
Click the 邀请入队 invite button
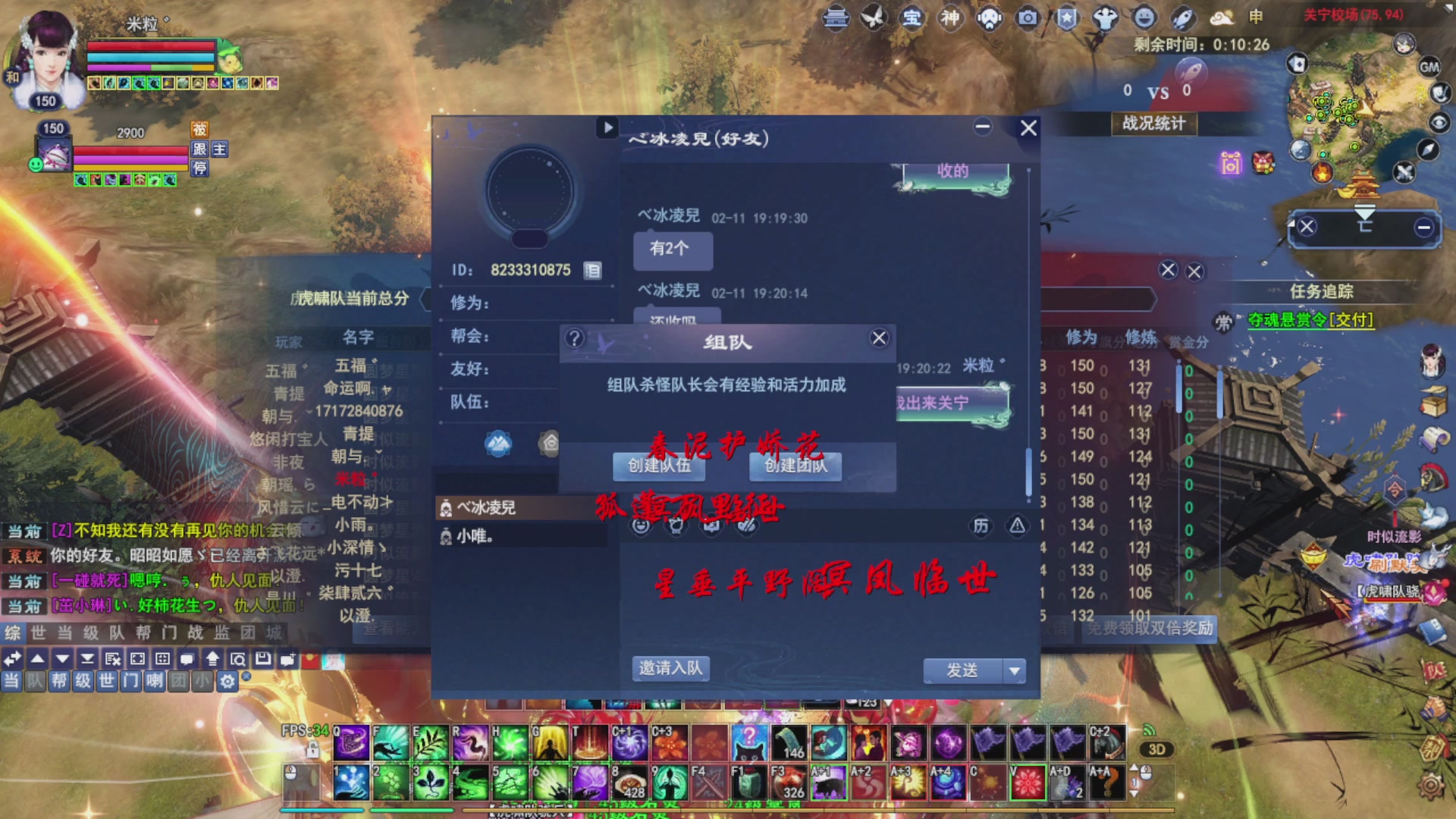point(670,668)
